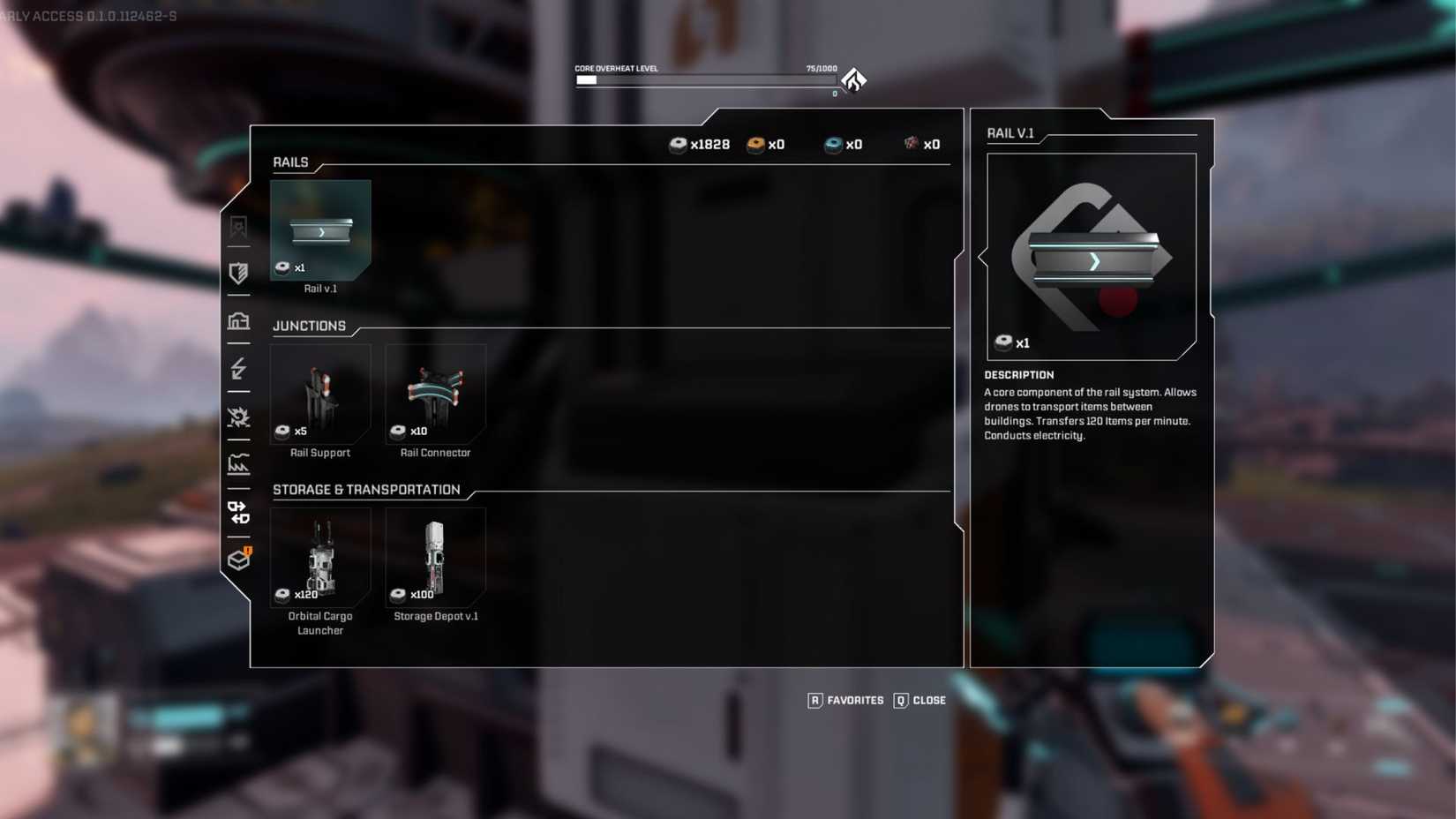The width and height of the screenshot is (1456, 819).
Task: Select the Rail Support item
Action: [320, 397]
